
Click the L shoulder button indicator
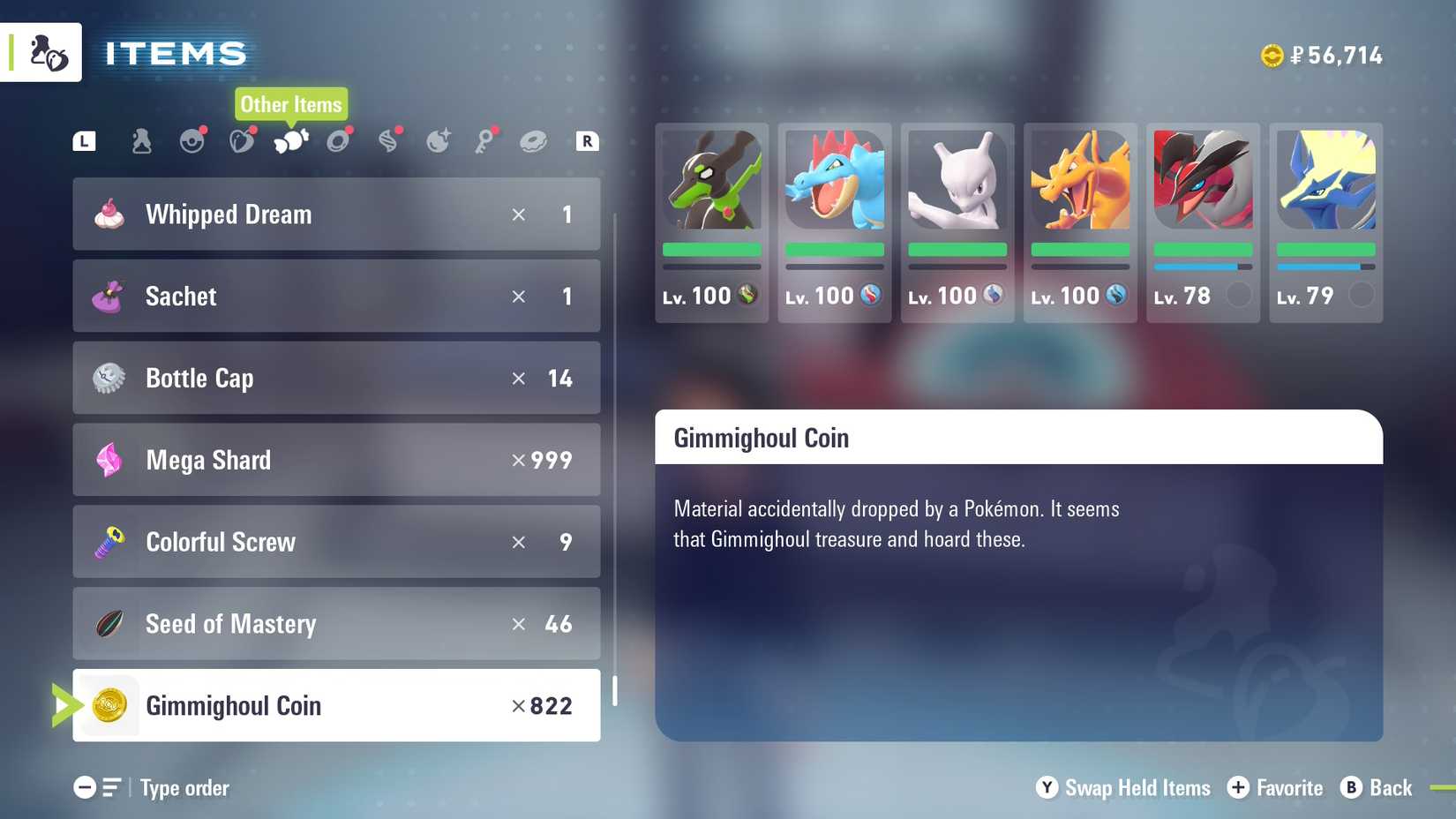tap(84, 140)
